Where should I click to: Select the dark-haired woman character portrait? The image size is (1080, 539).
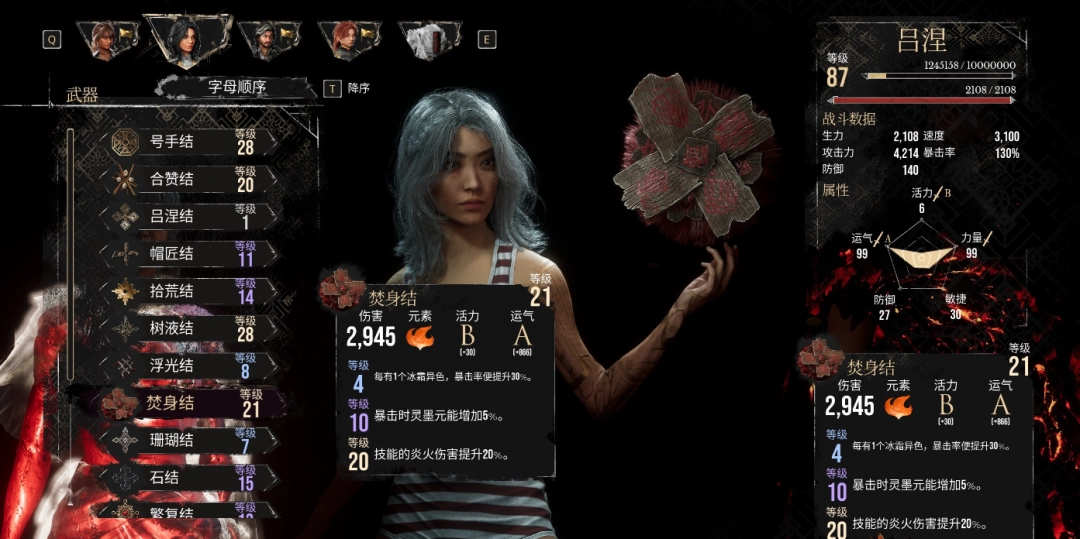tap(184, 39)
